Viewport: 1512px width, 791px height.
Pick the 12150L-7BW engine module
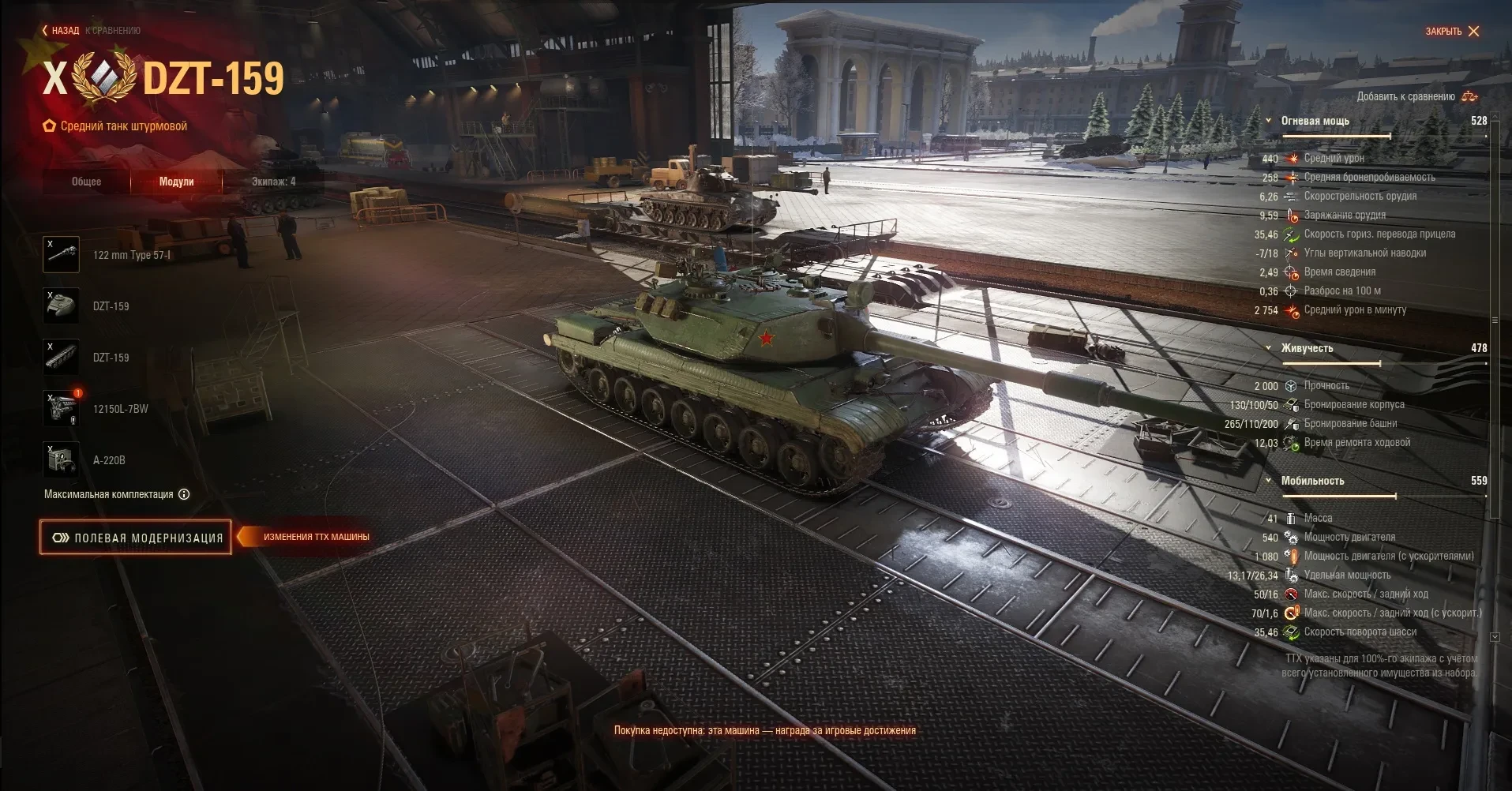point(61,409)
